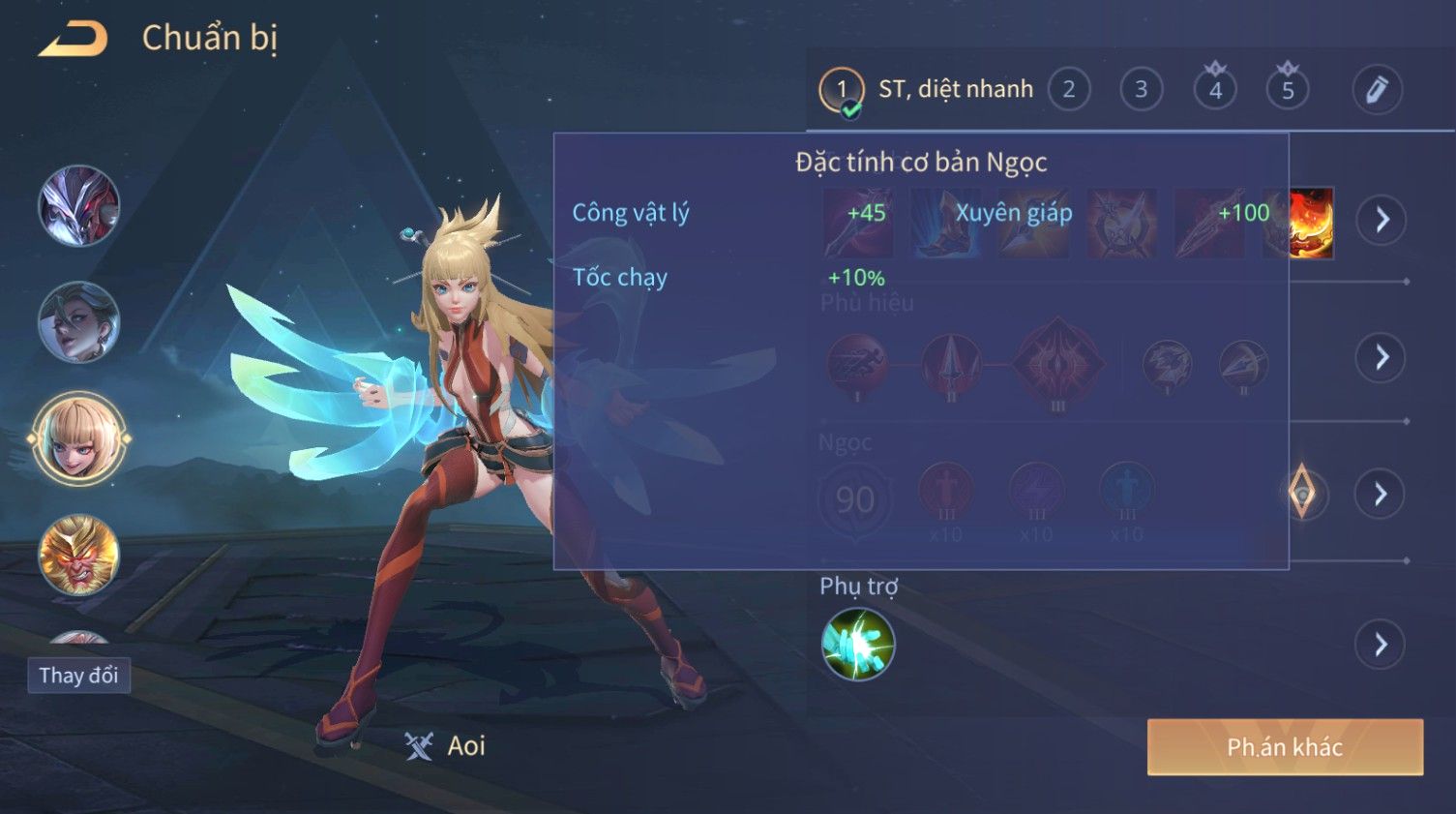Click the Ph.án khác button
The width and height of the screenshot is (1456, 814).
(x=1285, y=747)
